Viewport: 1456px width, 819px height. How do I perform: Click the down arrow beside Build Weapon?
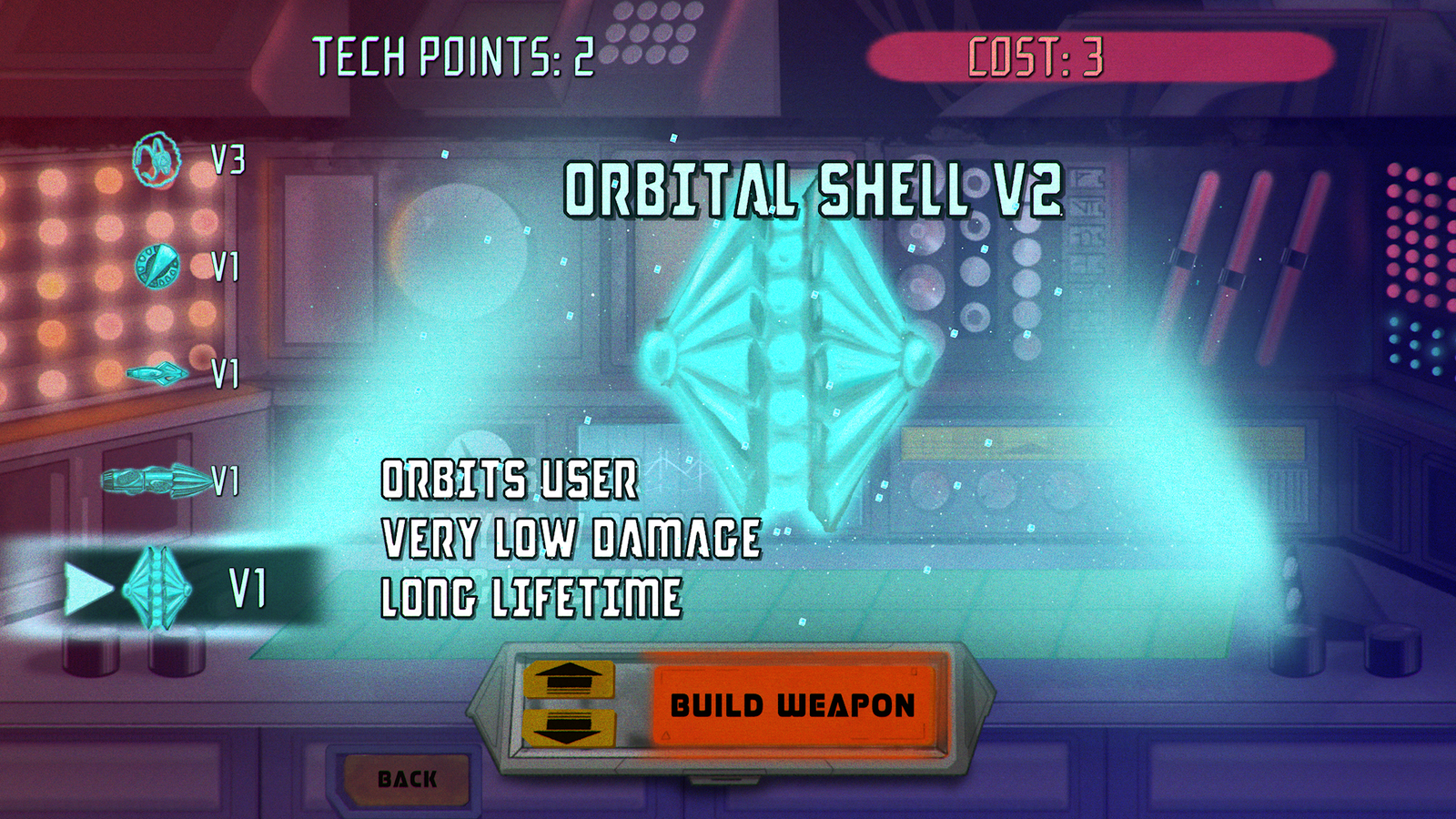pyautogui.click(x=568, y=727)
